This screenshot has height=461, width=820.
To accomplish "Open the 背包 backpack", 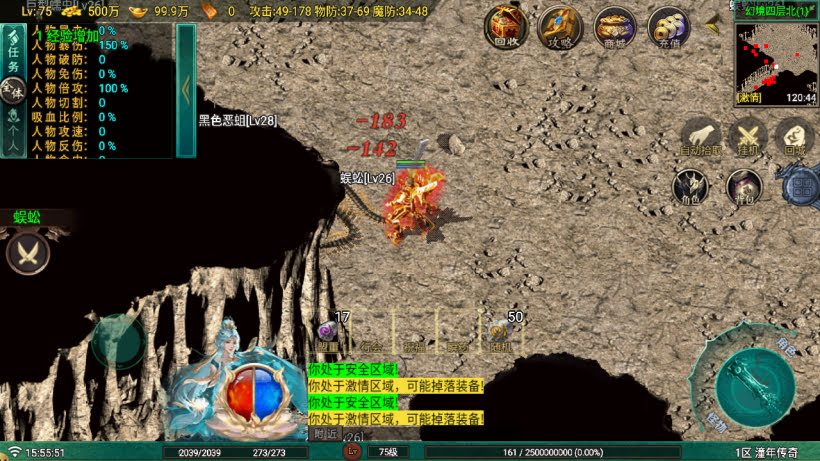I will pyautogui.click(x=744, y=187).
